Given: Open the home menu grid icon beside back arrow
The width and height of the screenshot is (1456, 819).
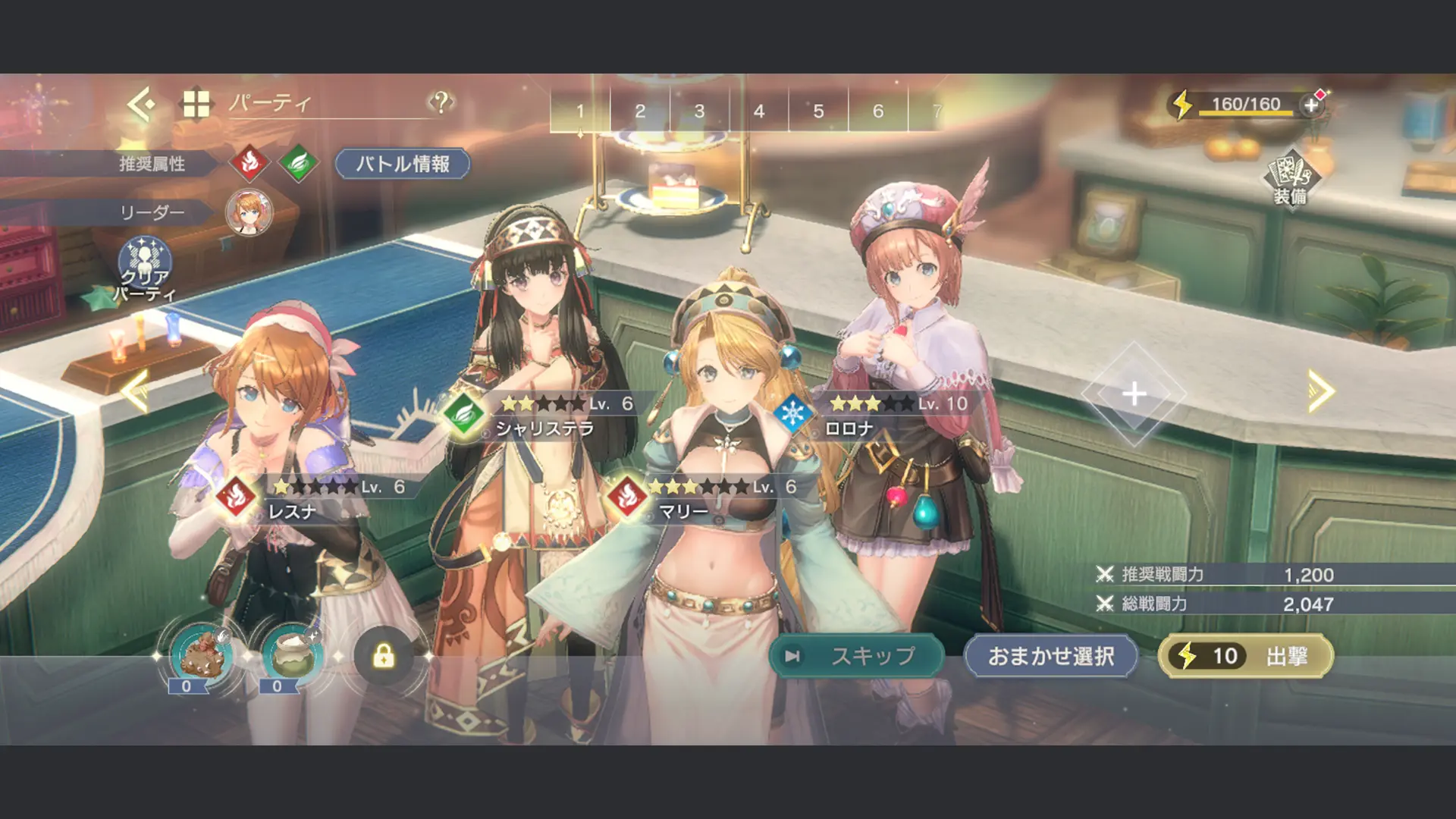Looking at the screenshot, I should [196, 102].
